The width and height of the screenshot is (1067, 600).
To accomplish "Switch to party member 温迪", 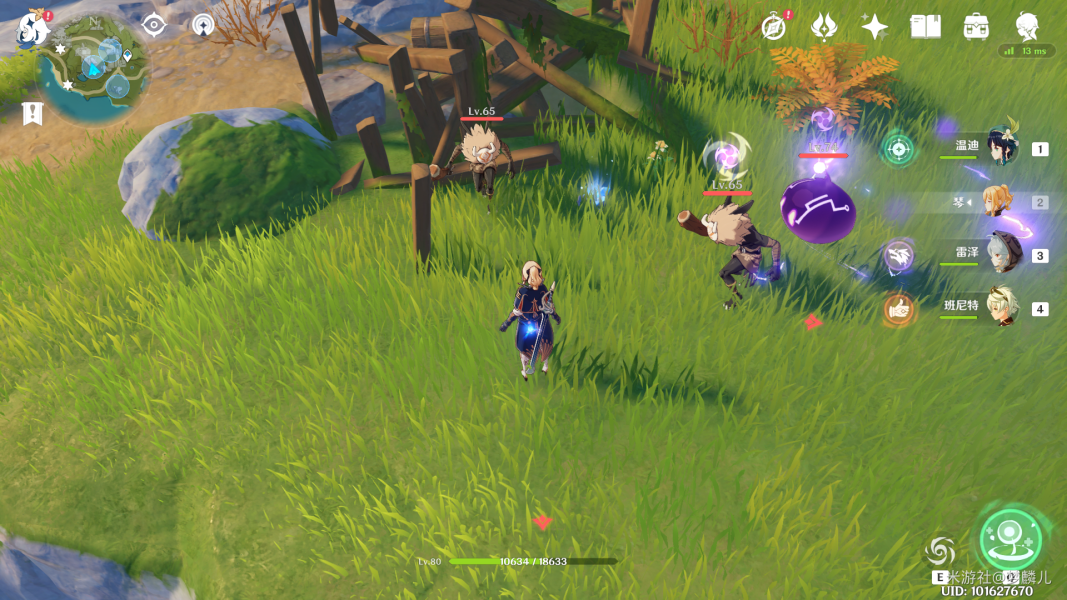I will coord(1000,148).
